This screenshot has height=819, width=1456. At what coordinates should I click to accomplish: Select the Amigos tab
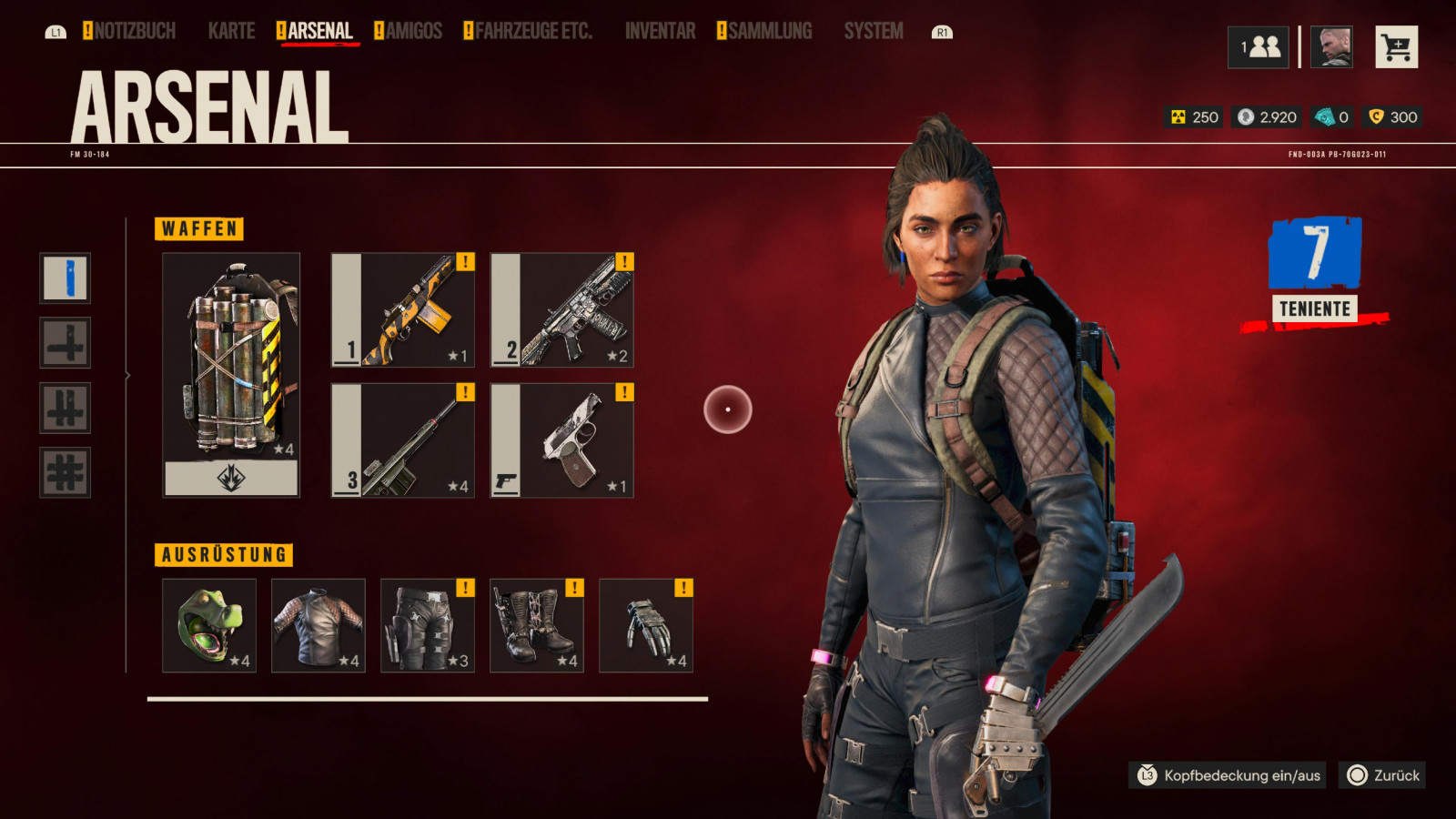(413, 32)
